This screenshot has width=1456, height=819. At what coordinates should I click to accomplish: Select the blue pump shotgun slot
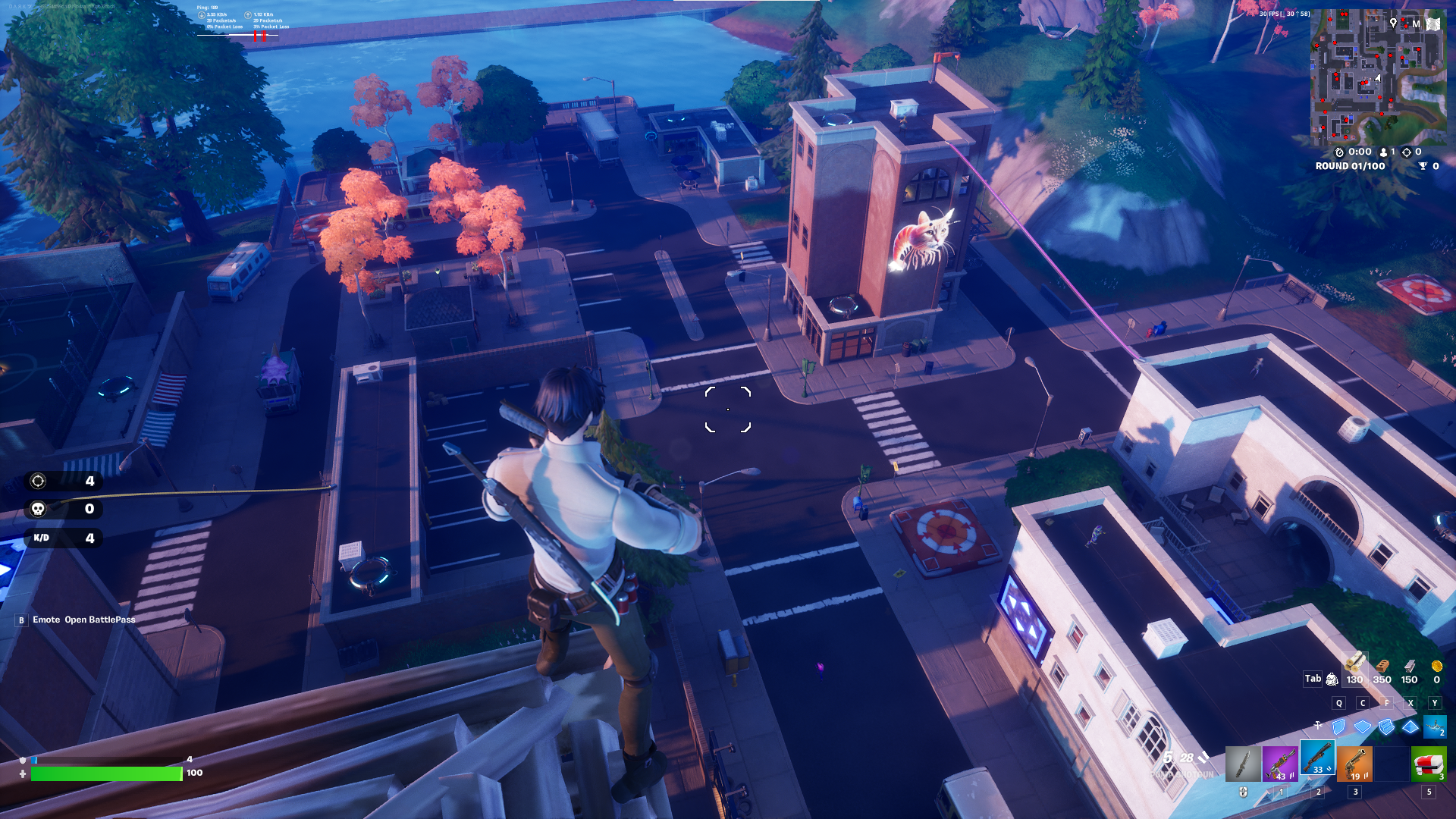(x=1318, y=759)
